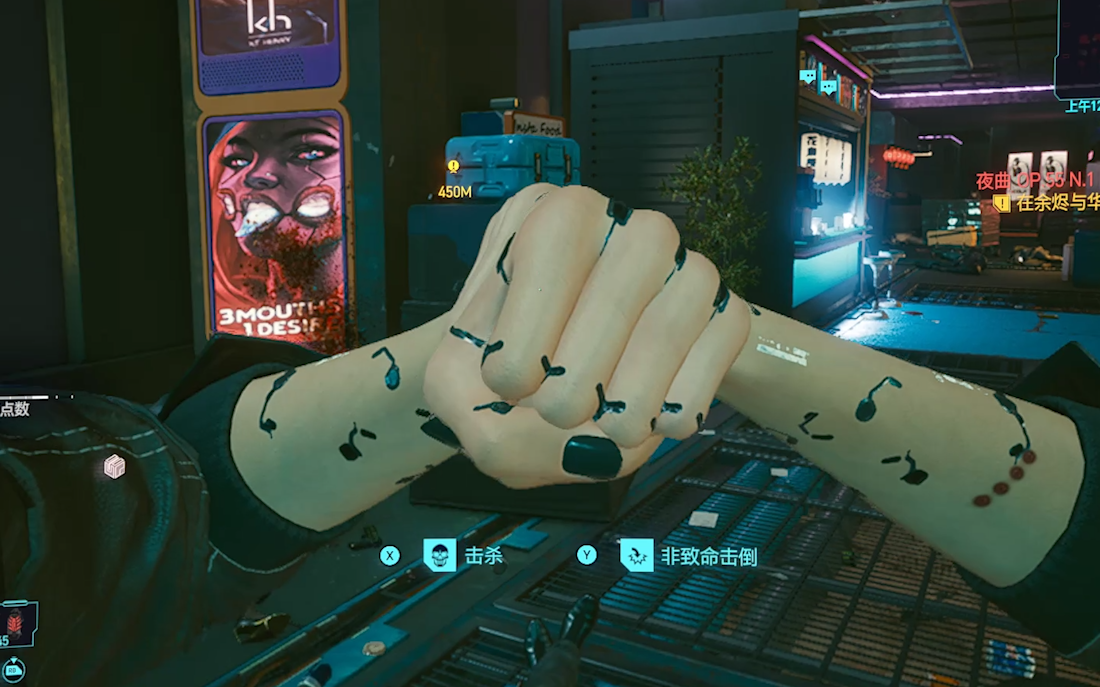This screenshot has height=687, width=1100.
Task: Click the white loot cube marker
Action: coord(115,466)
